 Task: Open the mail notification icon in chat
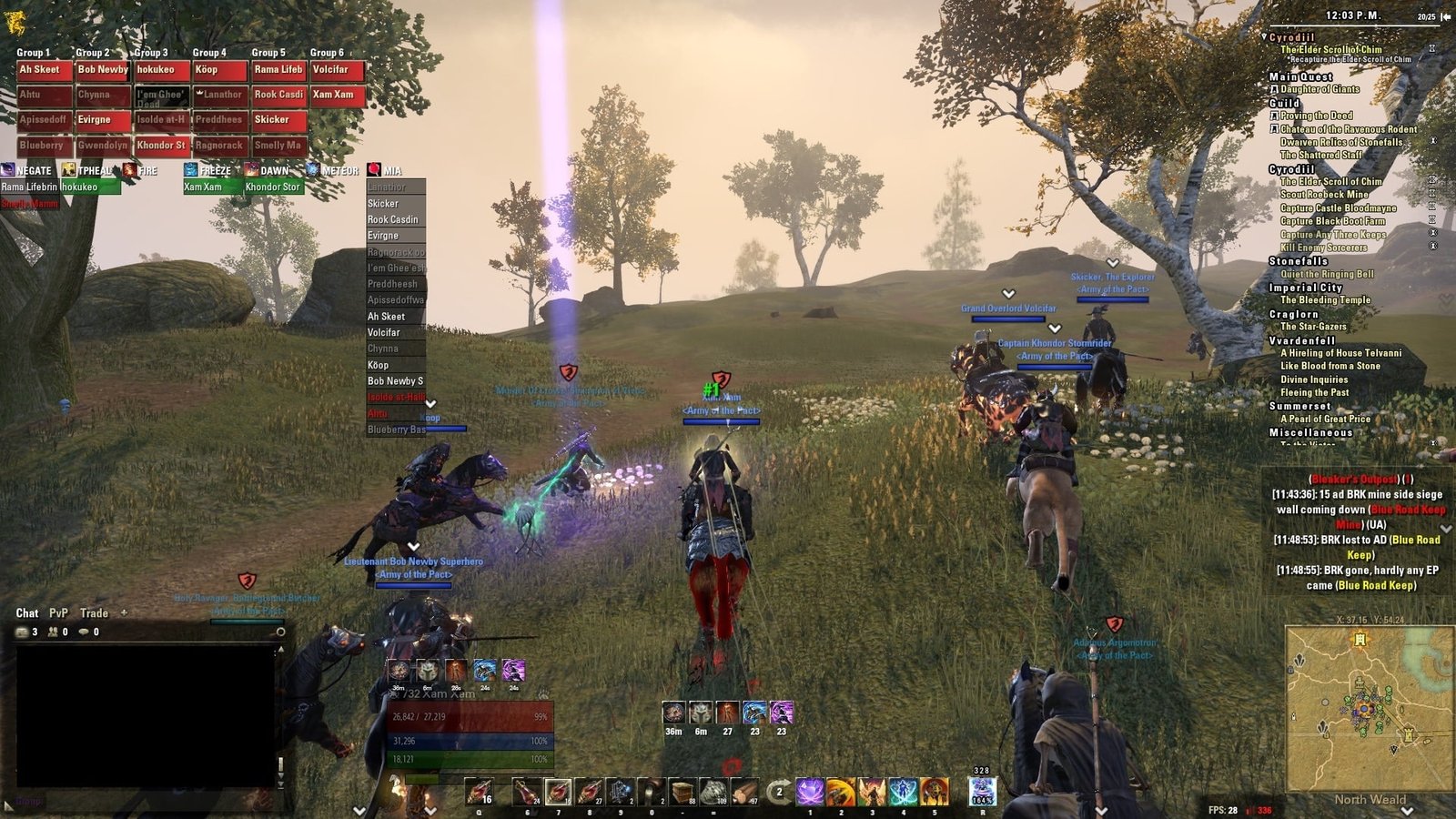[23, 632]
